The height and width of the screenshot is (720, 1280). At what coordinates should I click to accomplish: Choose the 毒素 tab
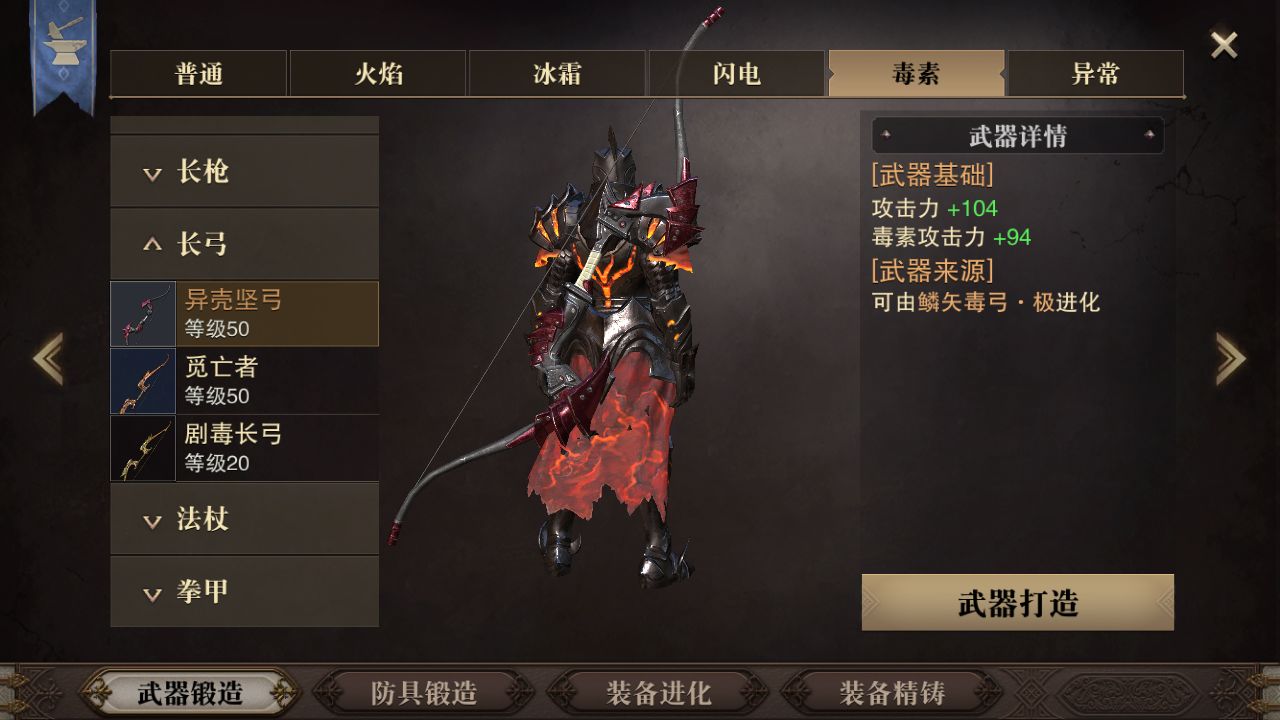[916, 74]
